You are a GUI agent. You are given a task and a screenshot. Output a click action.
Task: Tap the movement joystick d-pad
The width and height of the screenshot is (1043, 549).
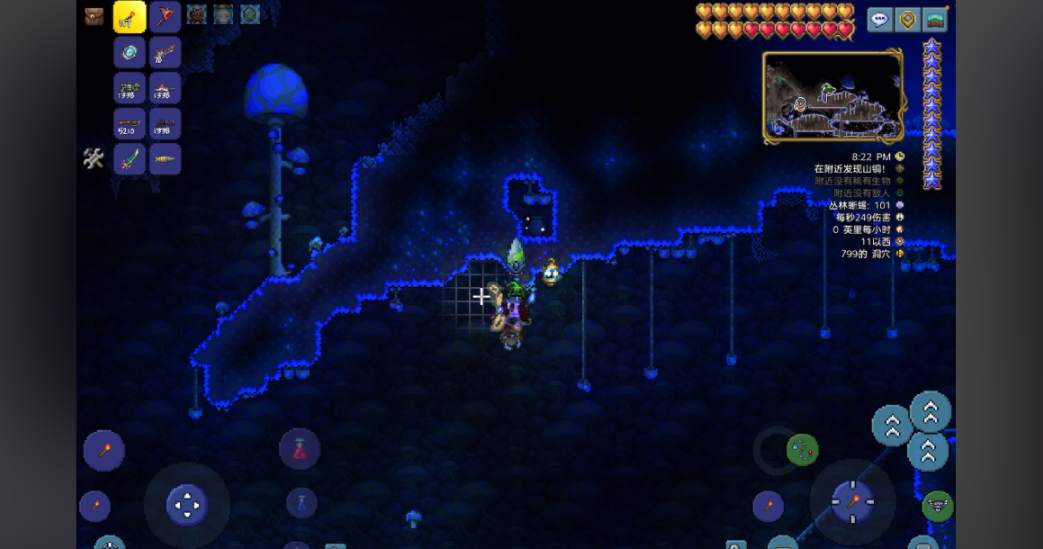pos(187,505)
